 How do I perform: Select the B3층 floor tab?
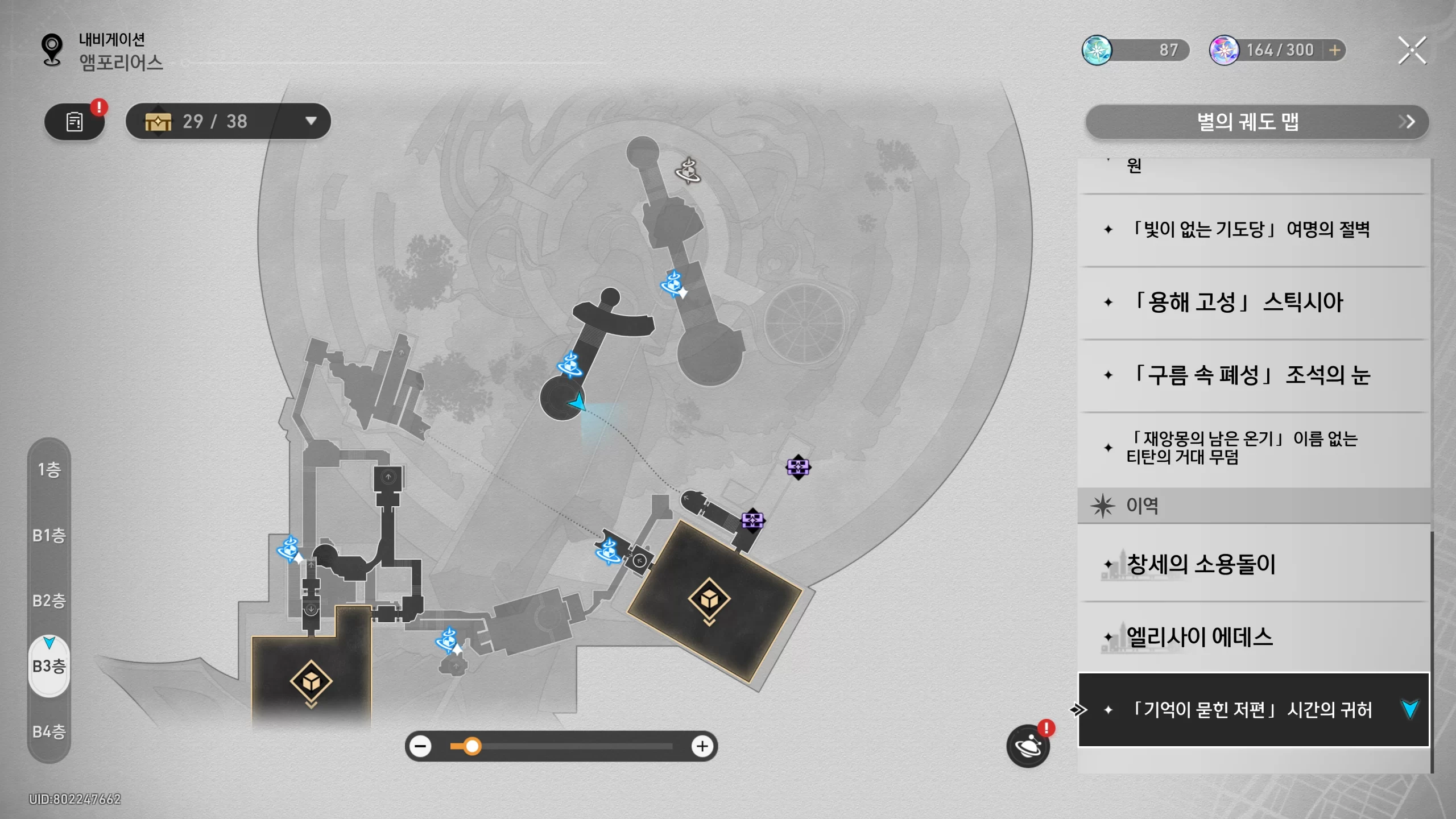pyautogui.click(x=49, y=666)
